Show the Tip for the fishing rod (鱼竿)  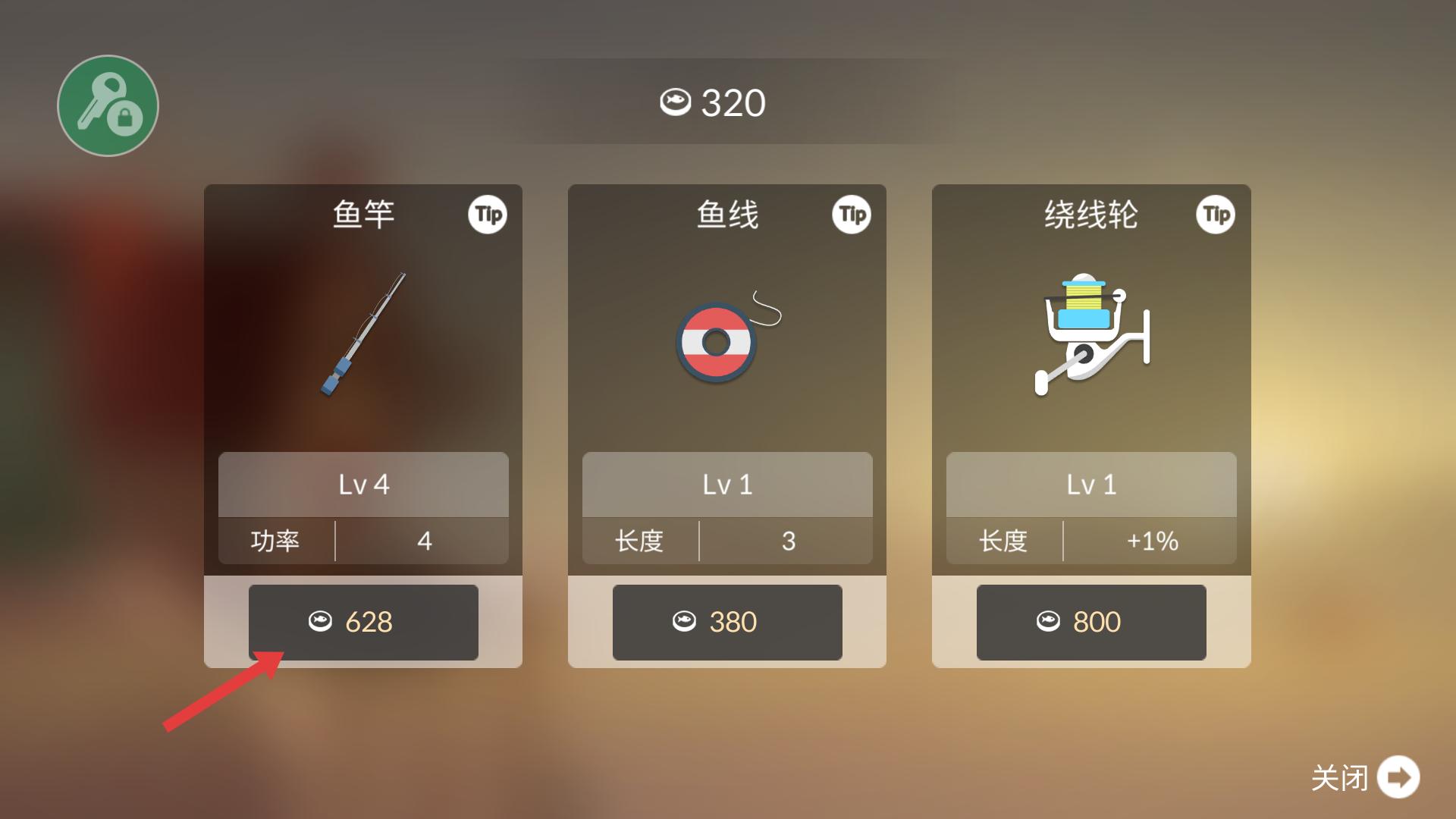click(488, 215)
